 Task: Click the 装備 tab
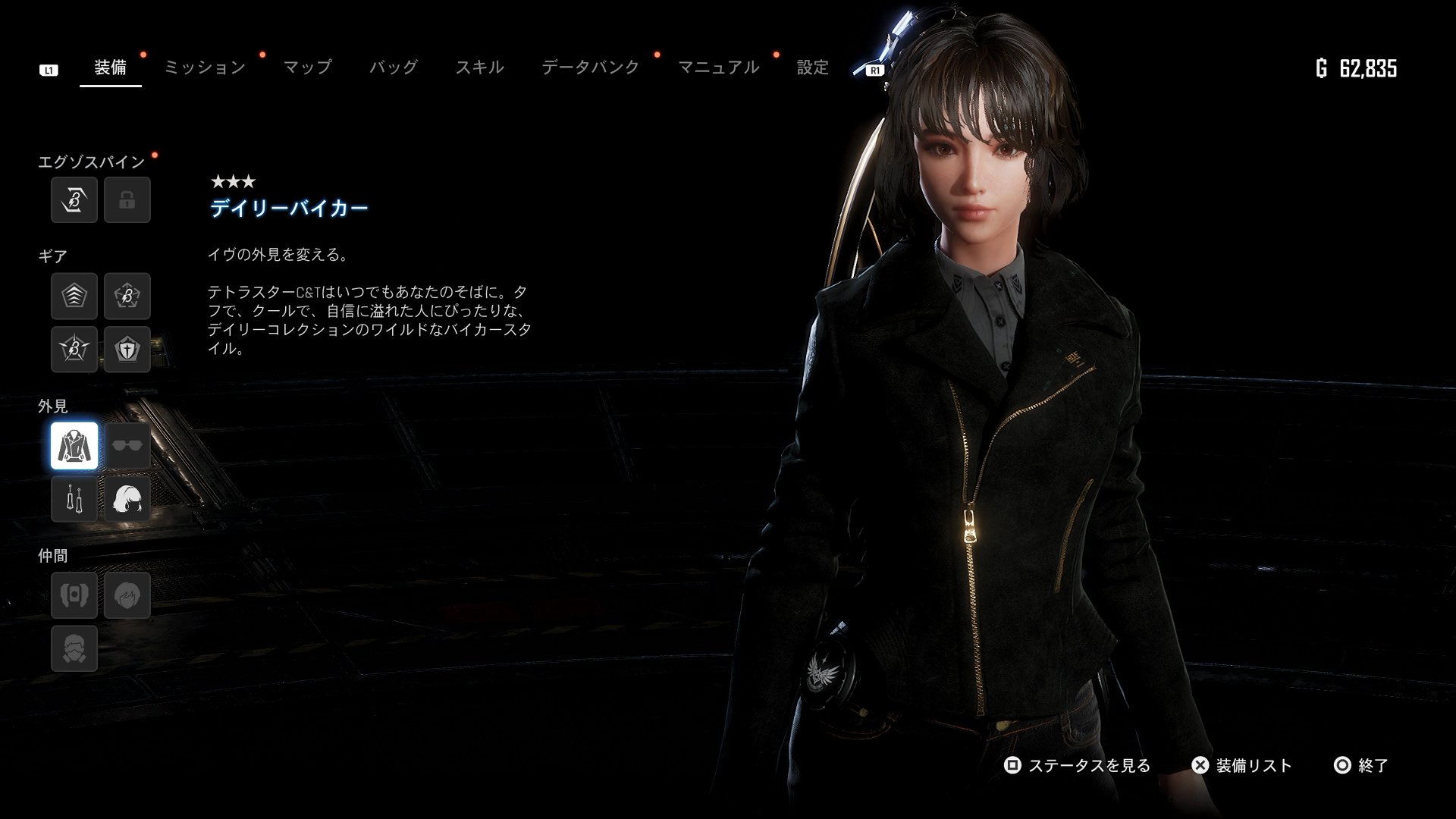click(111, 67)
